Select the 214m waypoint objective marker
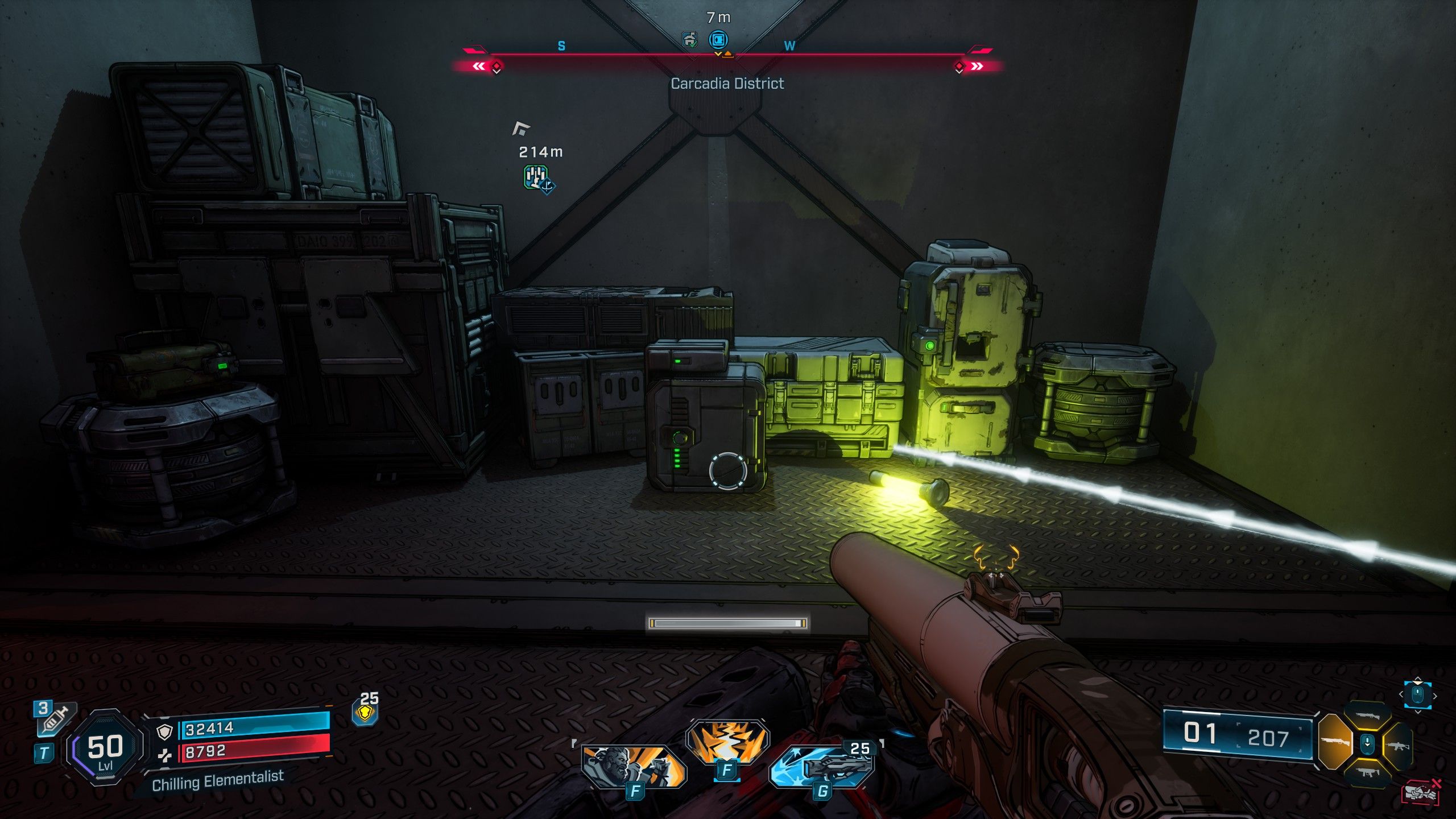 point(536,178)
